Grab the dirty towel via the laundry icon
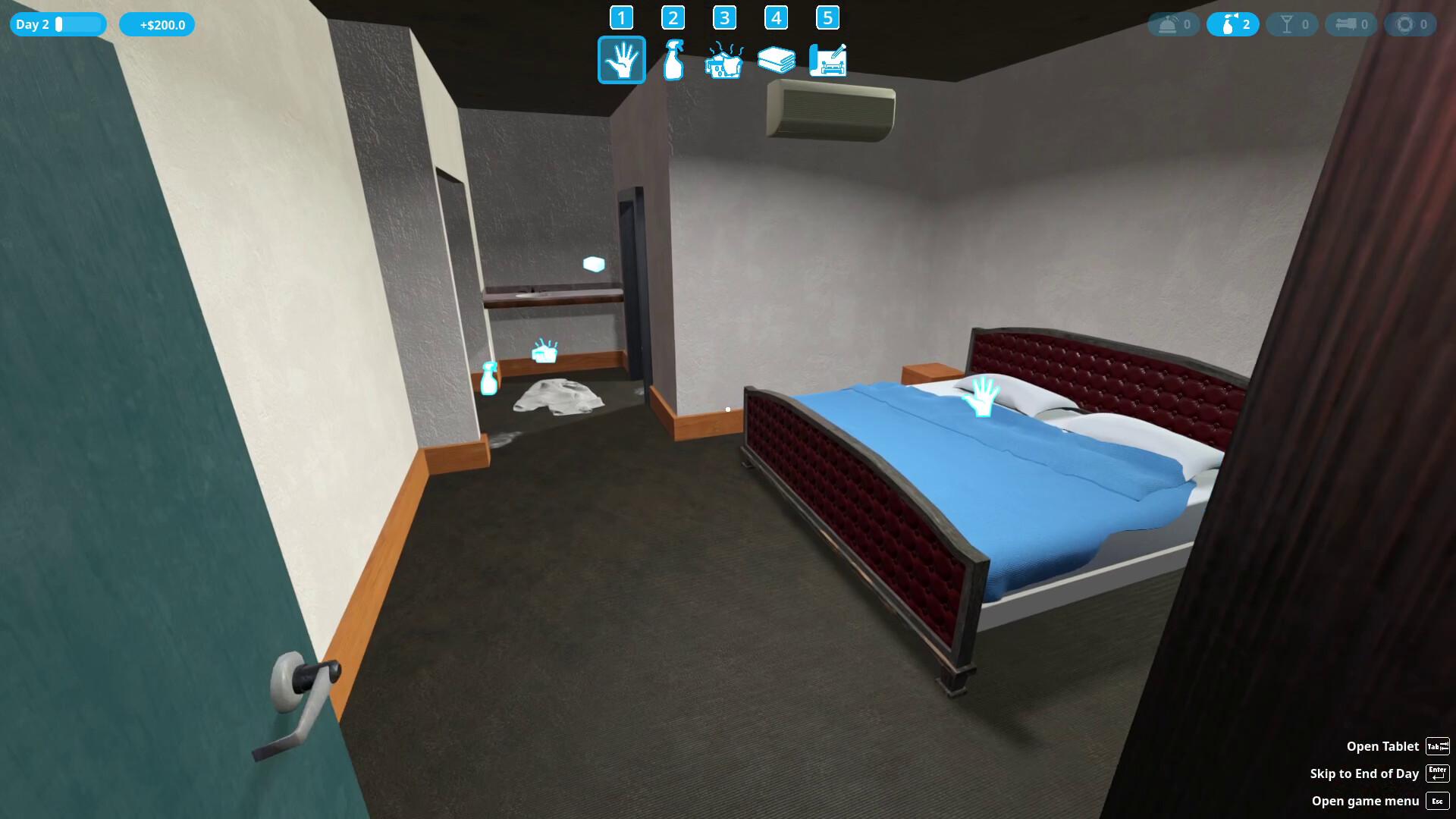The height and width of the screenshot is (819, 1456). 543,352
